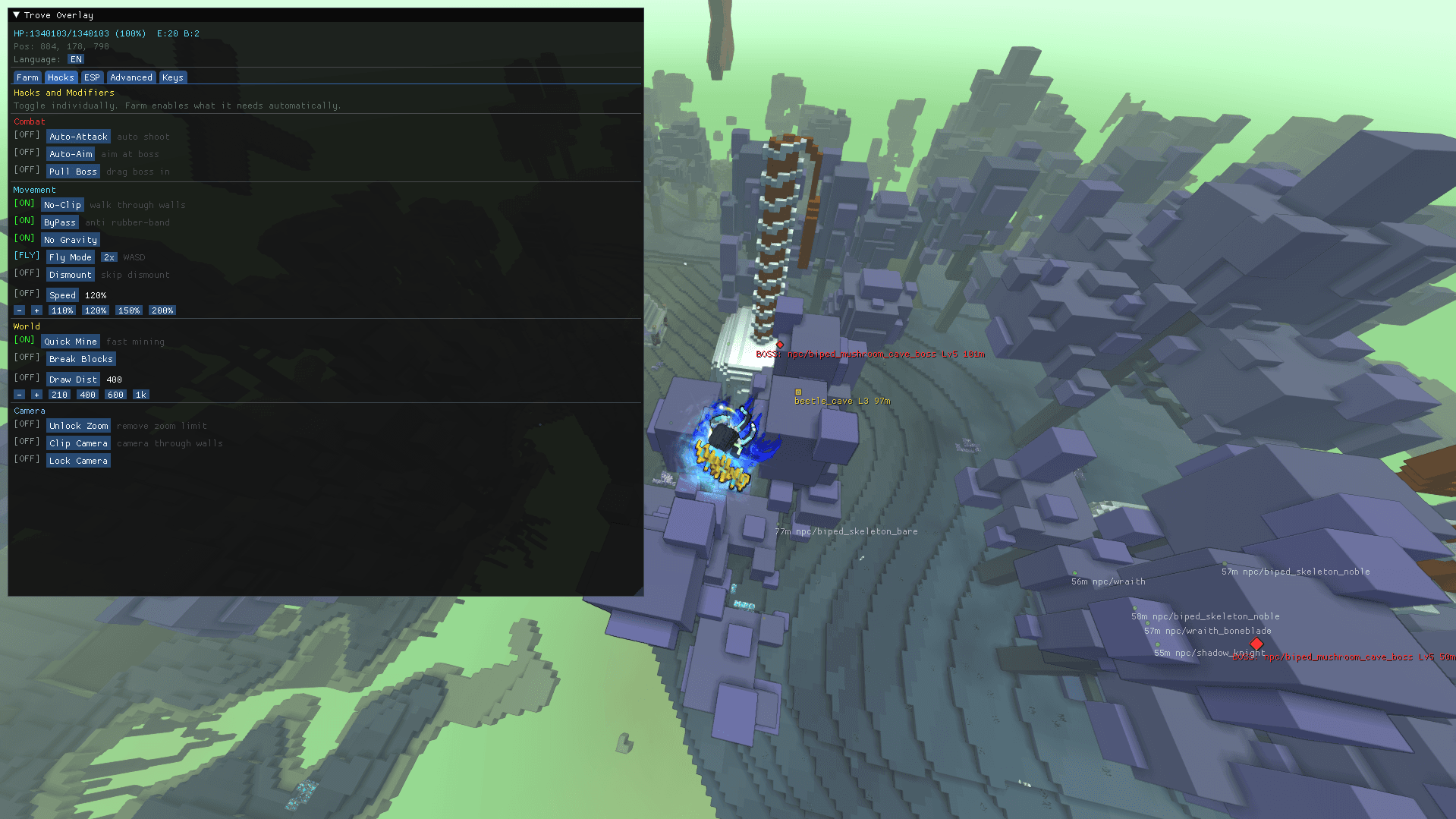Set speed preset to 200%
The width and height of the screenshot is (1456, 819).
click(x=162, y=310)
